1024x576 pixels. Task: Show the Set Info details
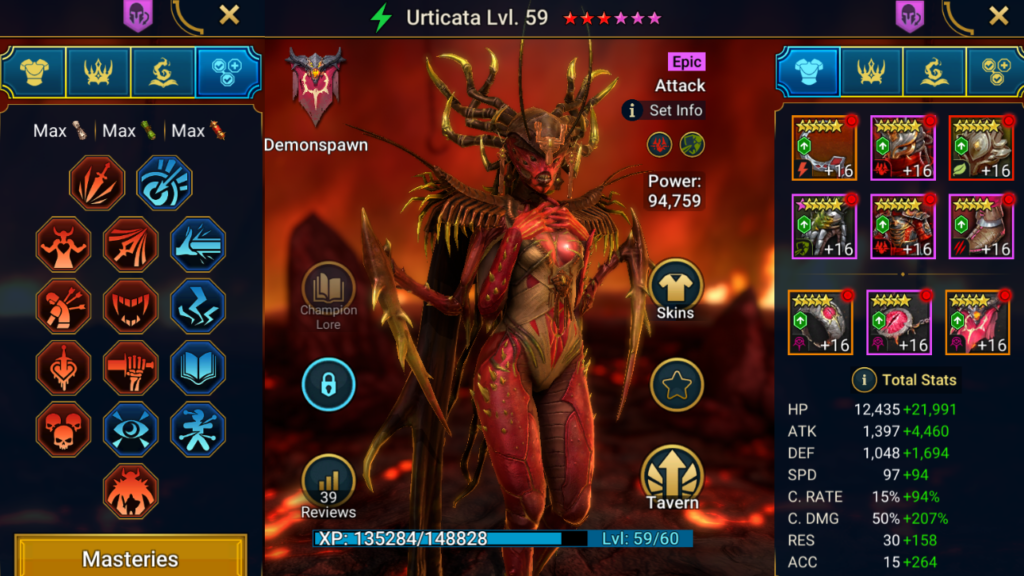pyautogui.click(x=664, y=110)
